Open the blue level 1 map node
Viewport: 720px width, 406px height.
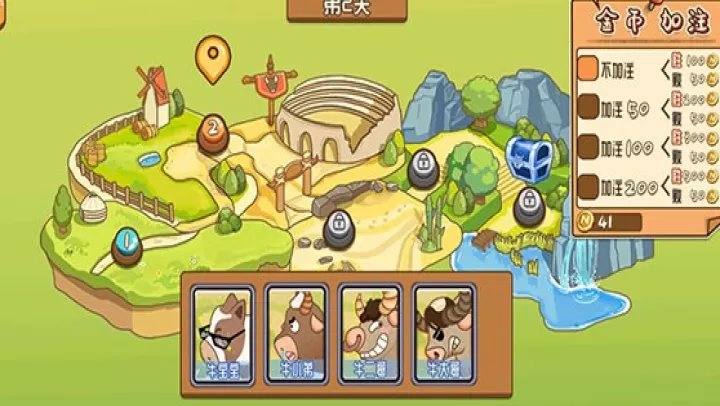point(127,241)
